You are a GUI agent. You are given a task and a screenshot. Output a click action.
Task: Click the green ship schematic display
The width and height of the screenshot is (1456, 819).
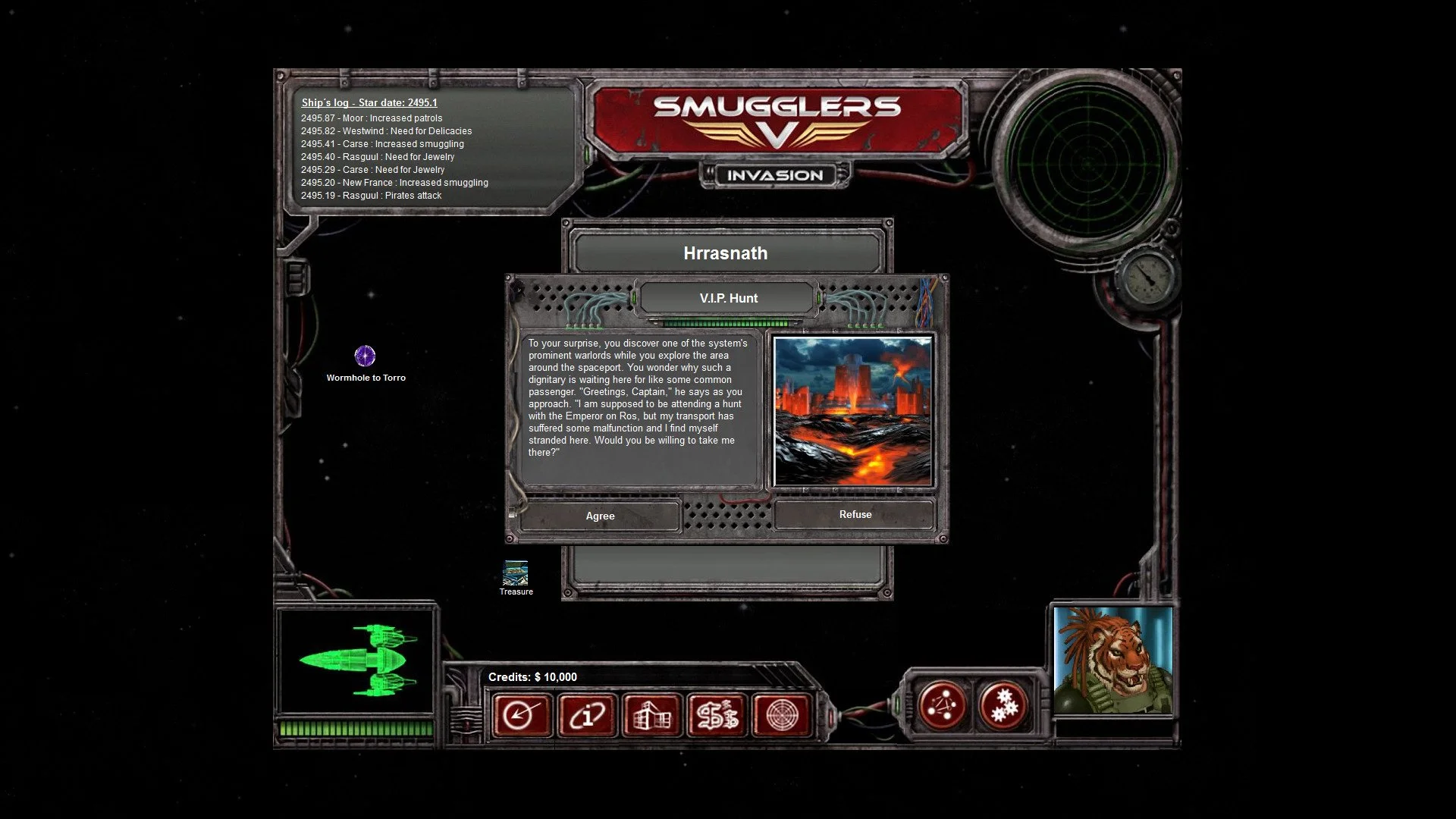[358, 658]
